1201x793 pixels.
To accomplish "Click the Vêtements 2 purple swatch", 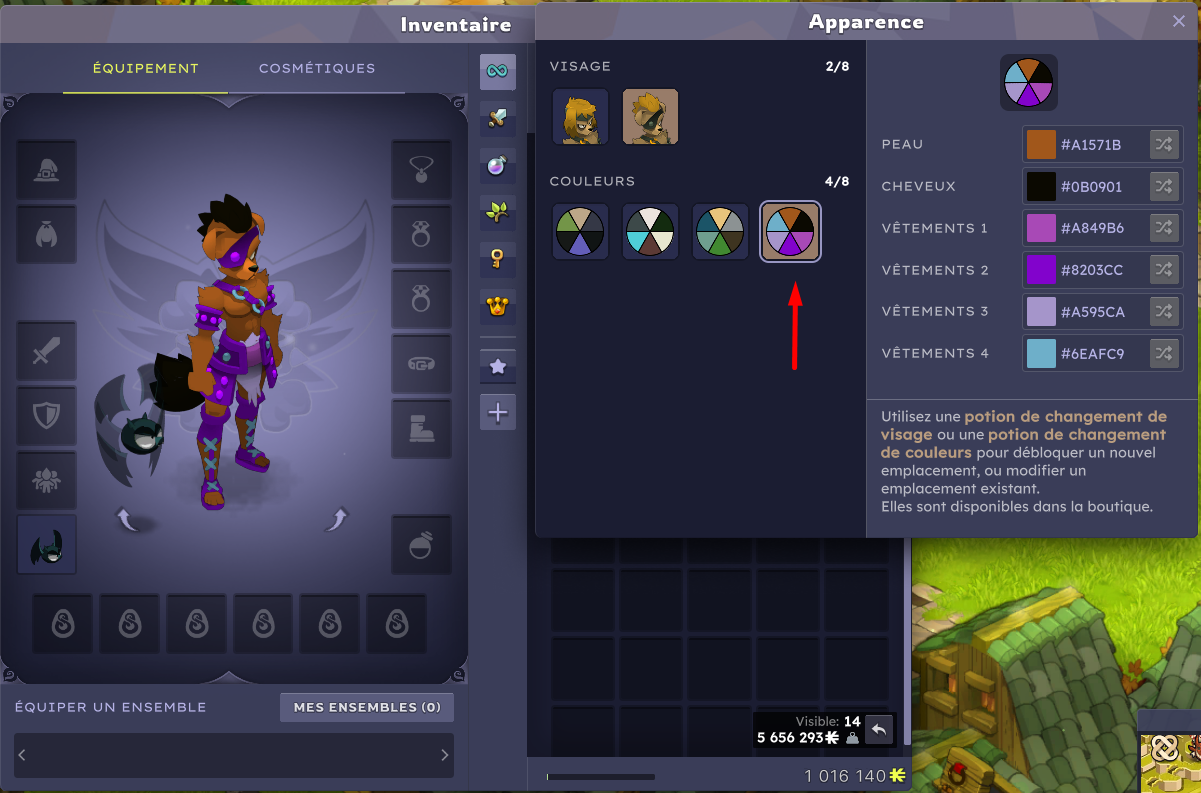I will (x=1041, y=270).
